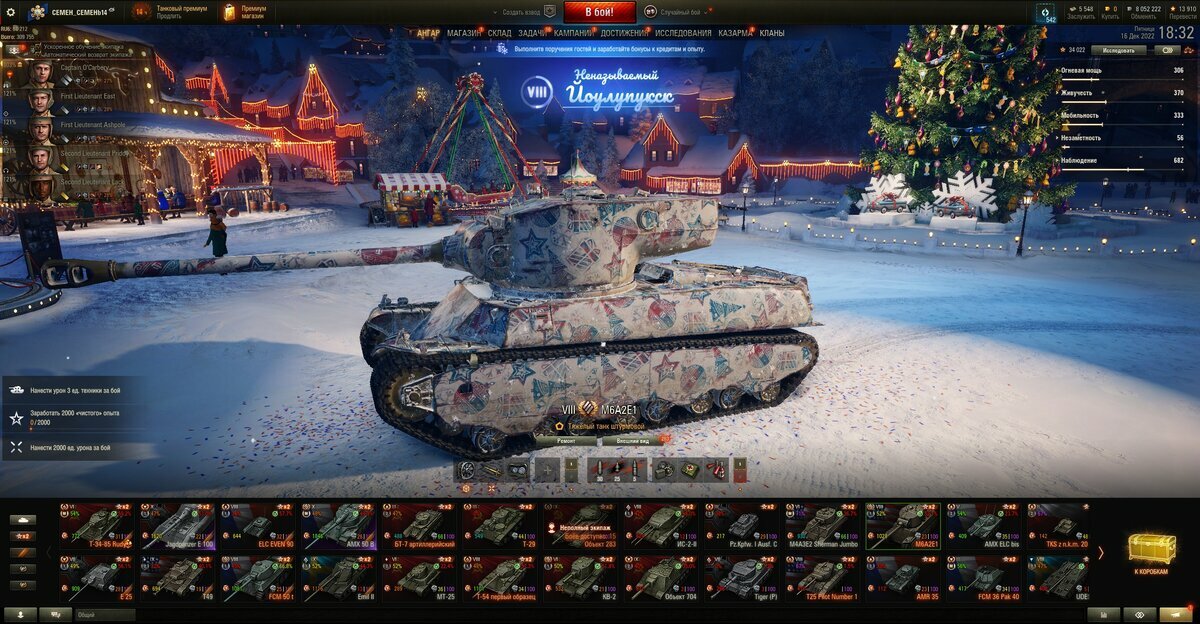Open the «Задачи» tab
This screenshot has width=1200, height=624.
532,33
